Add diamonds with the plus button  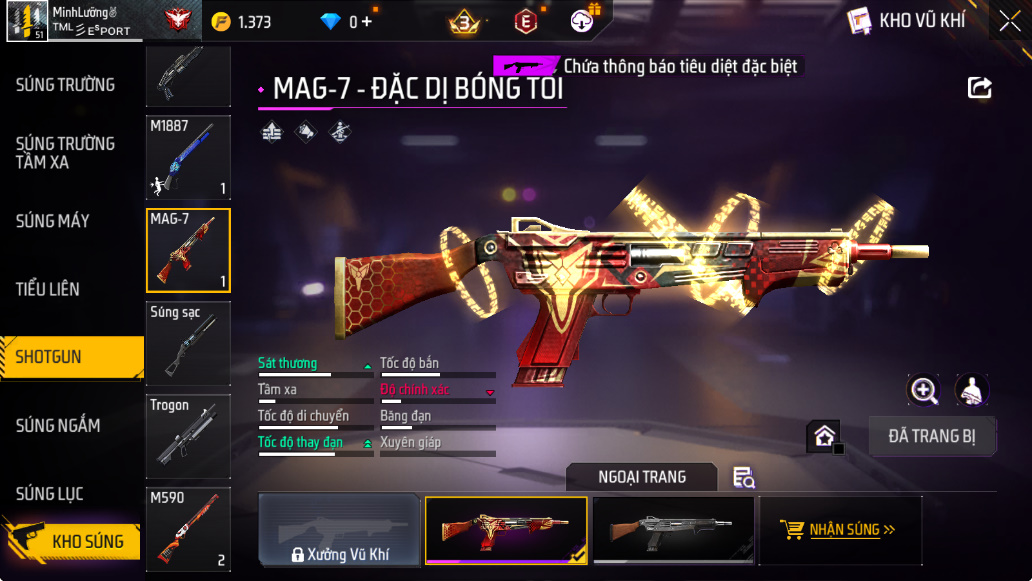(367, 21)
